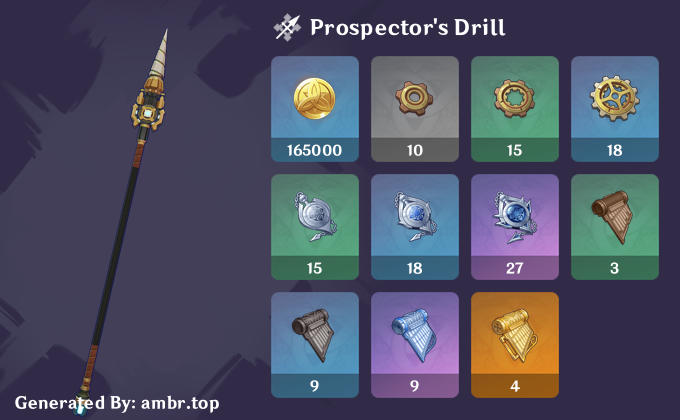
Task: Select the gray scroll tile on blue background
Action: point(315,344)
